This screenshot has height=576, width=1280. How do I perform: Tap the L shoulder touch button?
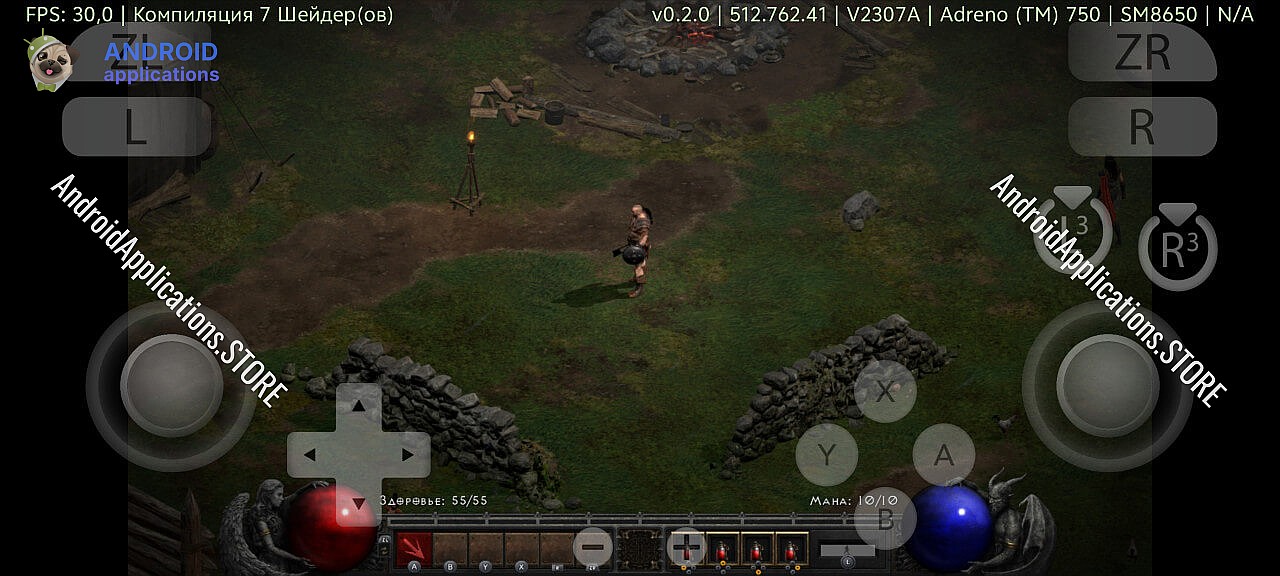point(137,127)
